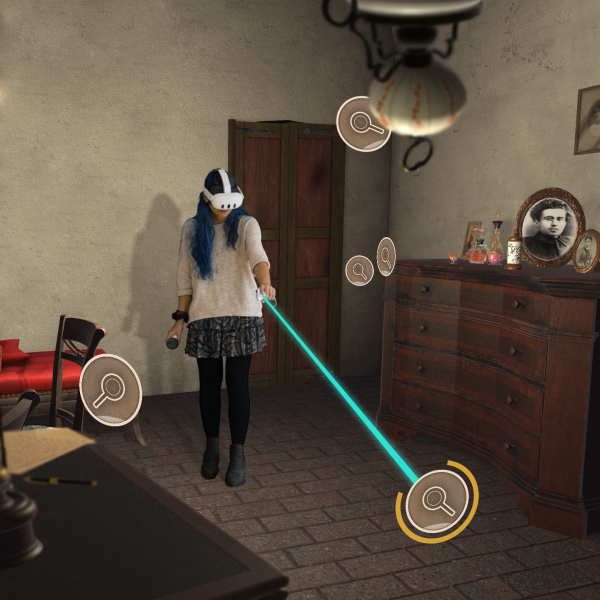Open the narrow tilted magnifier hotspot at the dresser's edge
The width and height of the screenshot is (600, 600).
(386, 256)
